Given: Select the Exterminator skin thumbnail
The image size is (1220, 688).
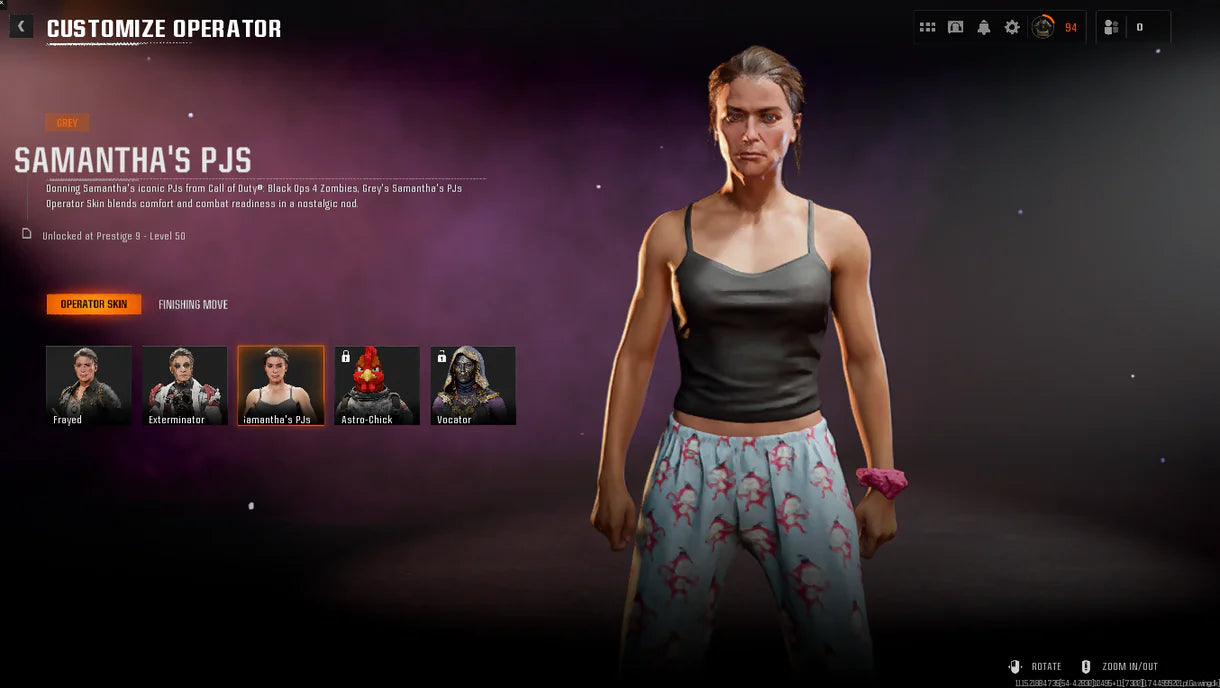Looking at the screenshot, I should click(185, 385).
